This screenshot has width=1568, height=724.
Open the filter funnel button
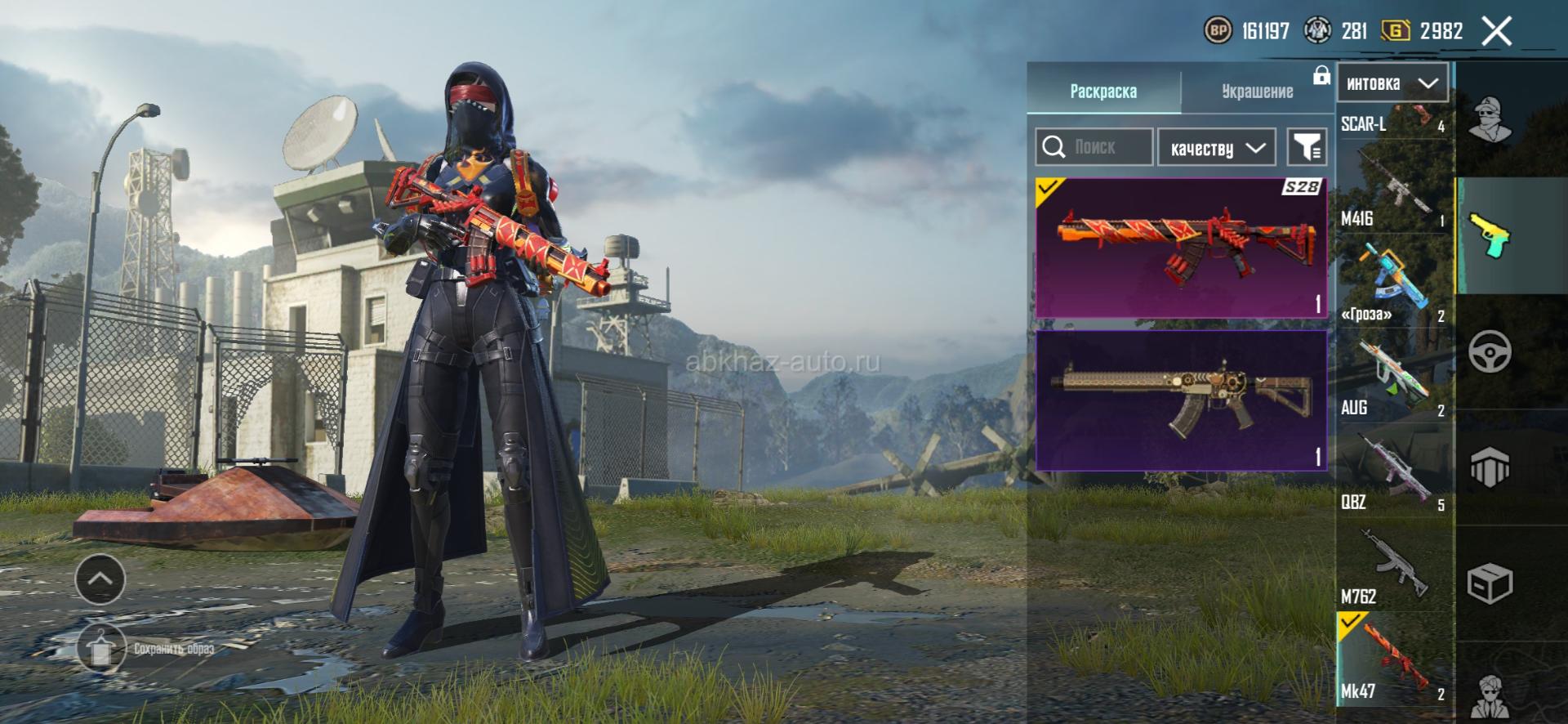click(1306, 148)
